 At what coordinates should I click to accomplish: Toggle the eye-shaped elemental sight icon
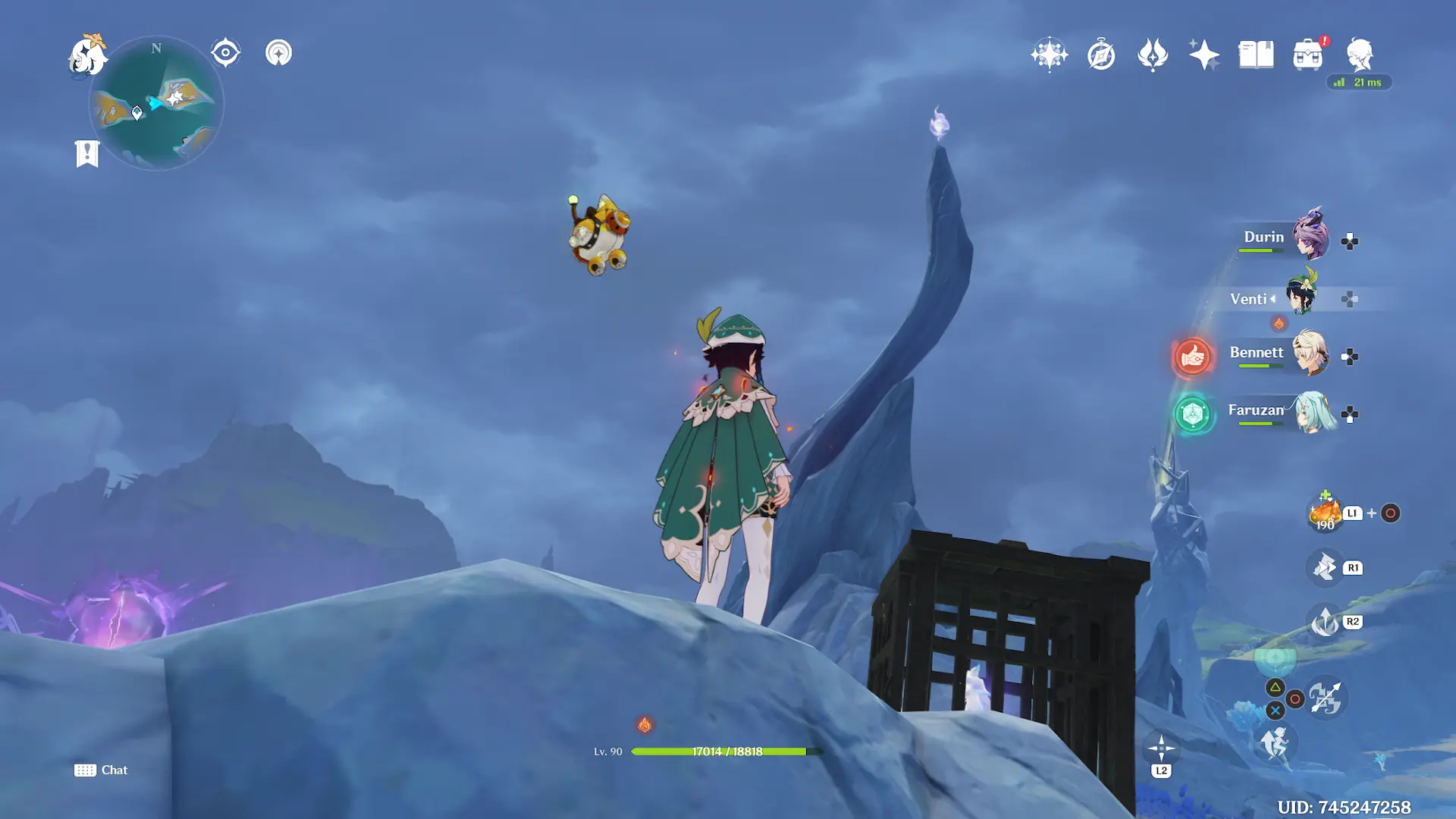coord(225,53)
